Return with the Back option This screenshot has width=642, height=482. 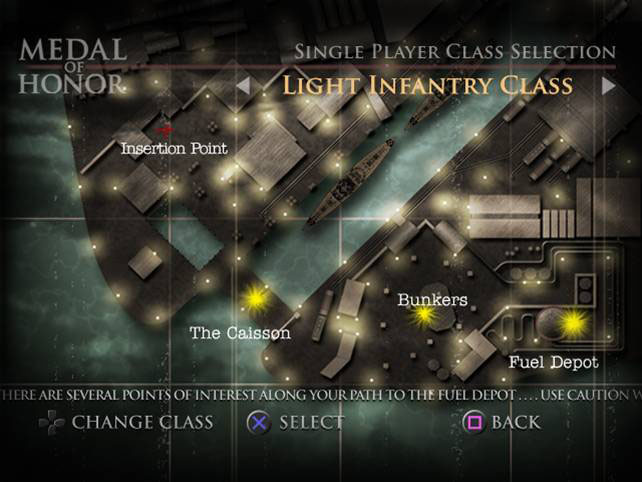click(x=502, y=422)
